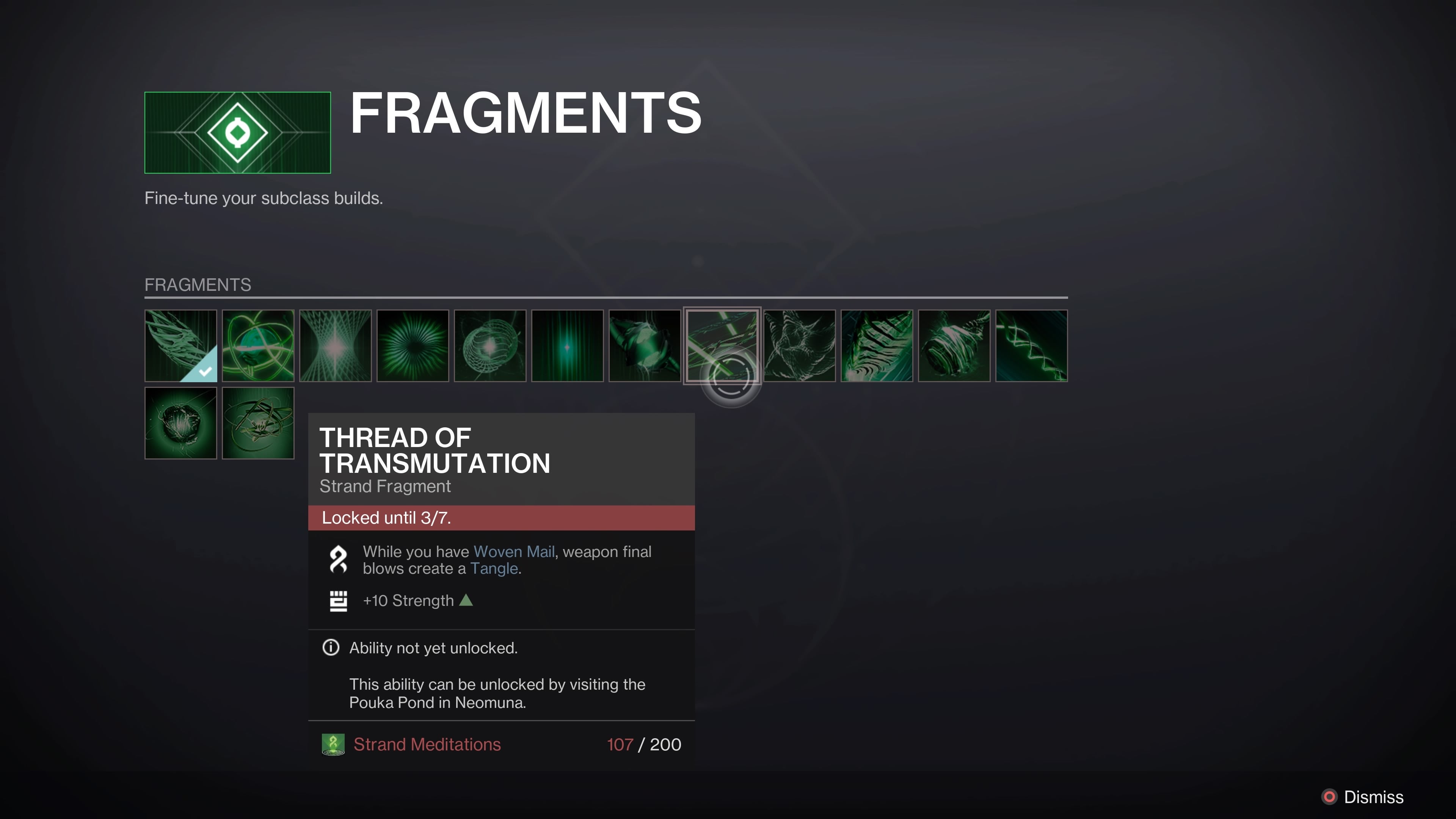Select the glowing sphere fragment icon
This screenshot has height=819, width=1456.
click(x=490, y=345)
